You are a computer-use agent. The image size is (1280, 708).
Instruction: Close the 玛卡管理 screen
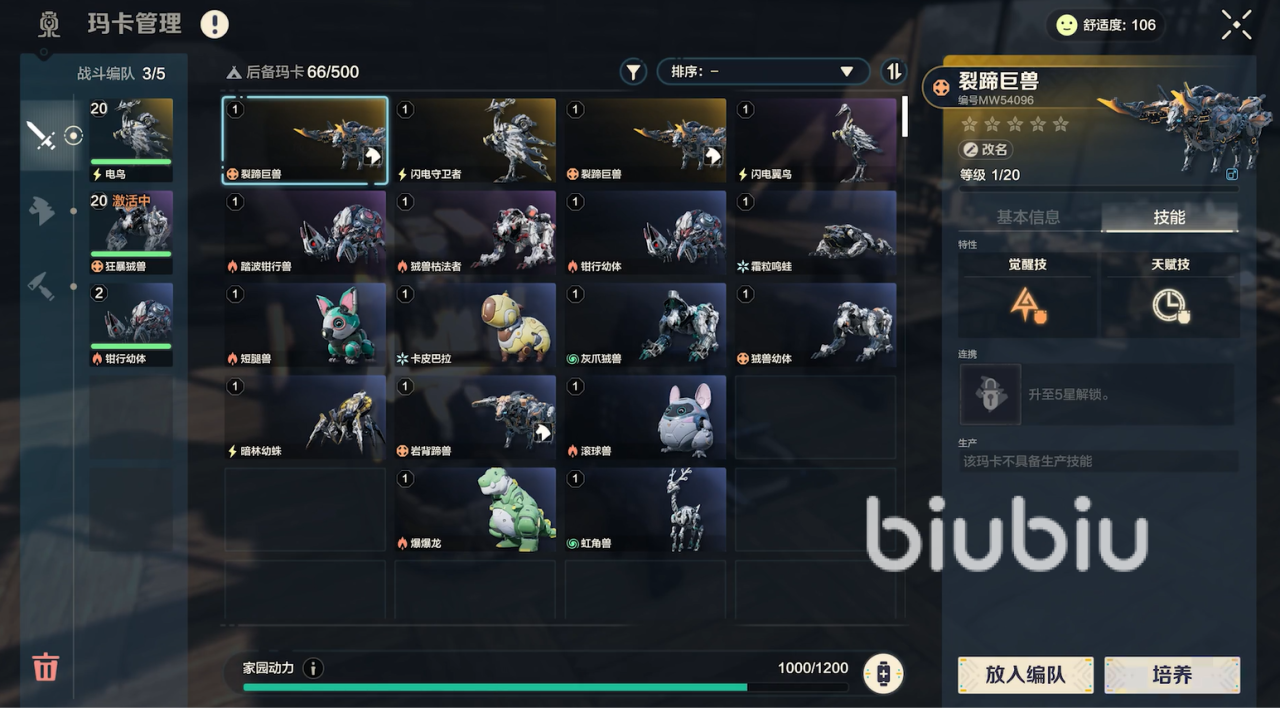click(x=1236, y=25)
